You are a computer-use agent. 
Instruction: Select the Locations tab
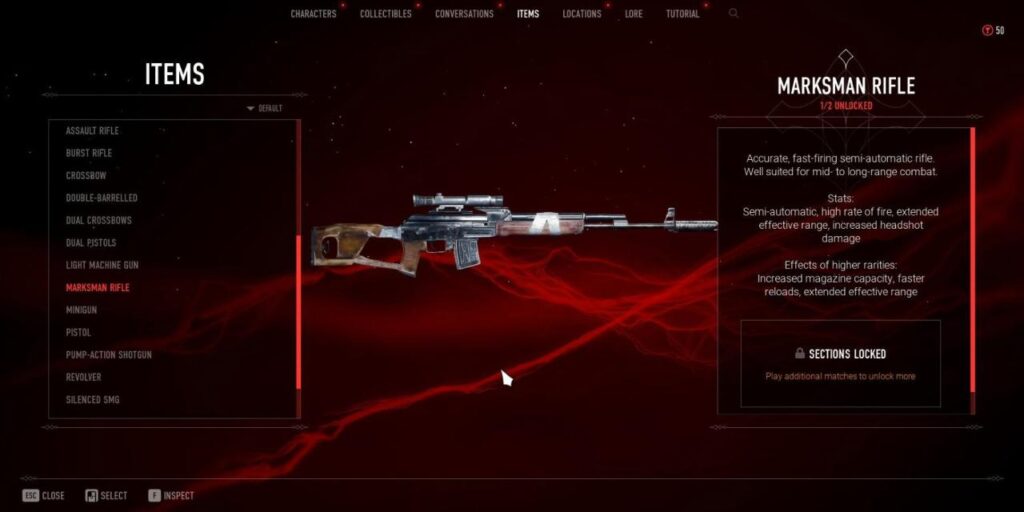[581, 14]
